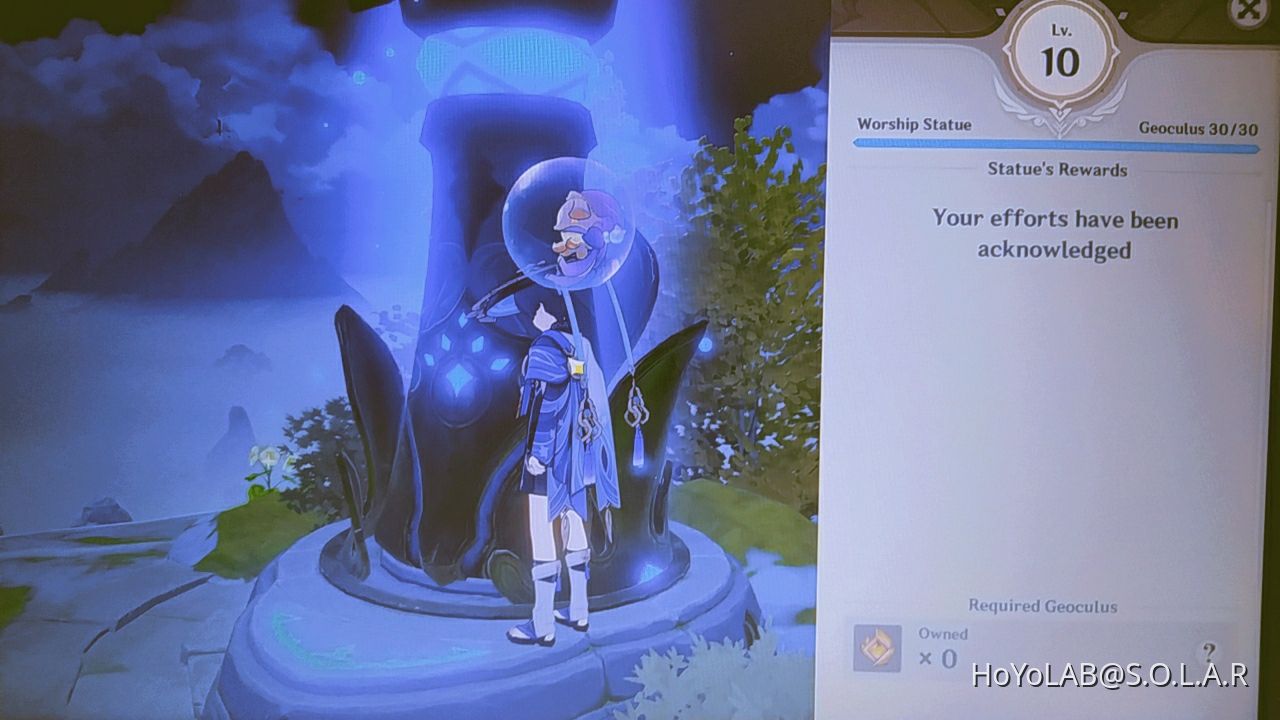Select the Worship Statue label
The height and width of the screenshot is (720, 1280).
(x=915, y=124)
